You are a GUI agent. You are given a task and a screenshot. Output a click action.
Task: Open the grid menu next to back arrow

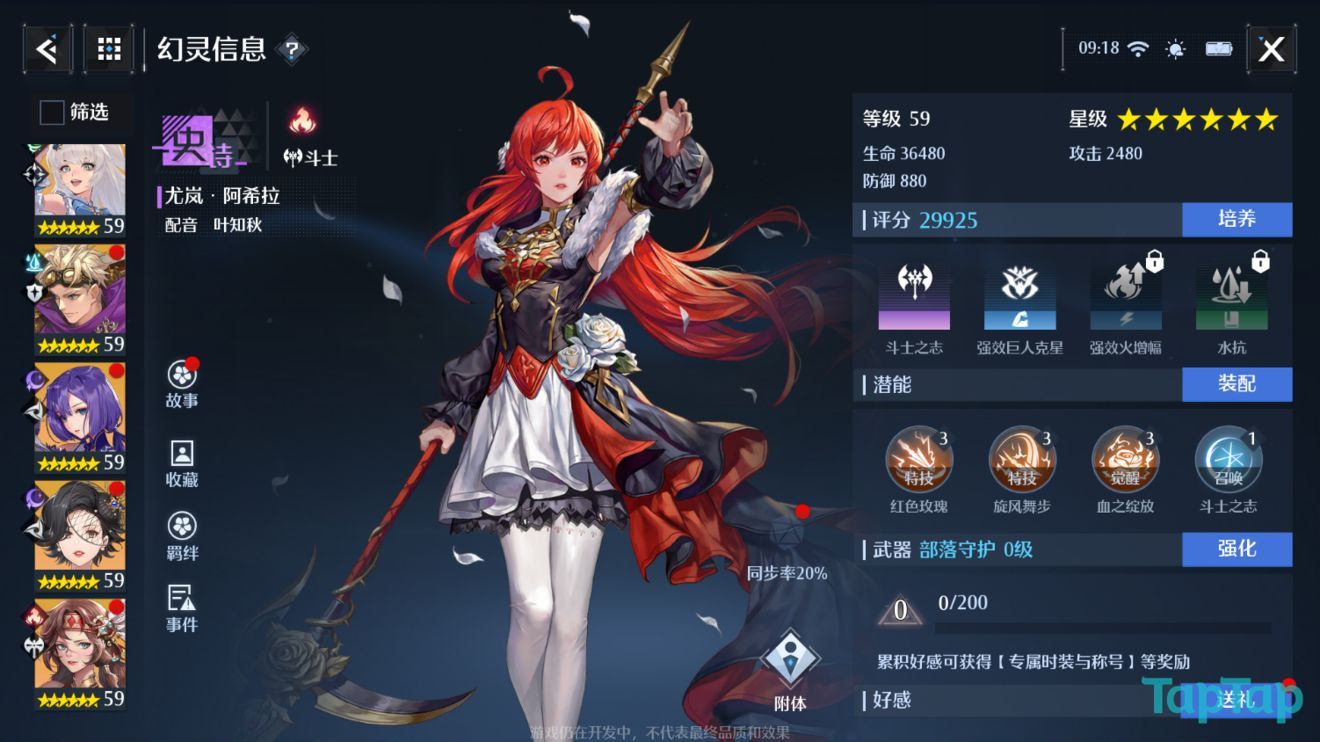pyautogui.click(x=108, y=47)
